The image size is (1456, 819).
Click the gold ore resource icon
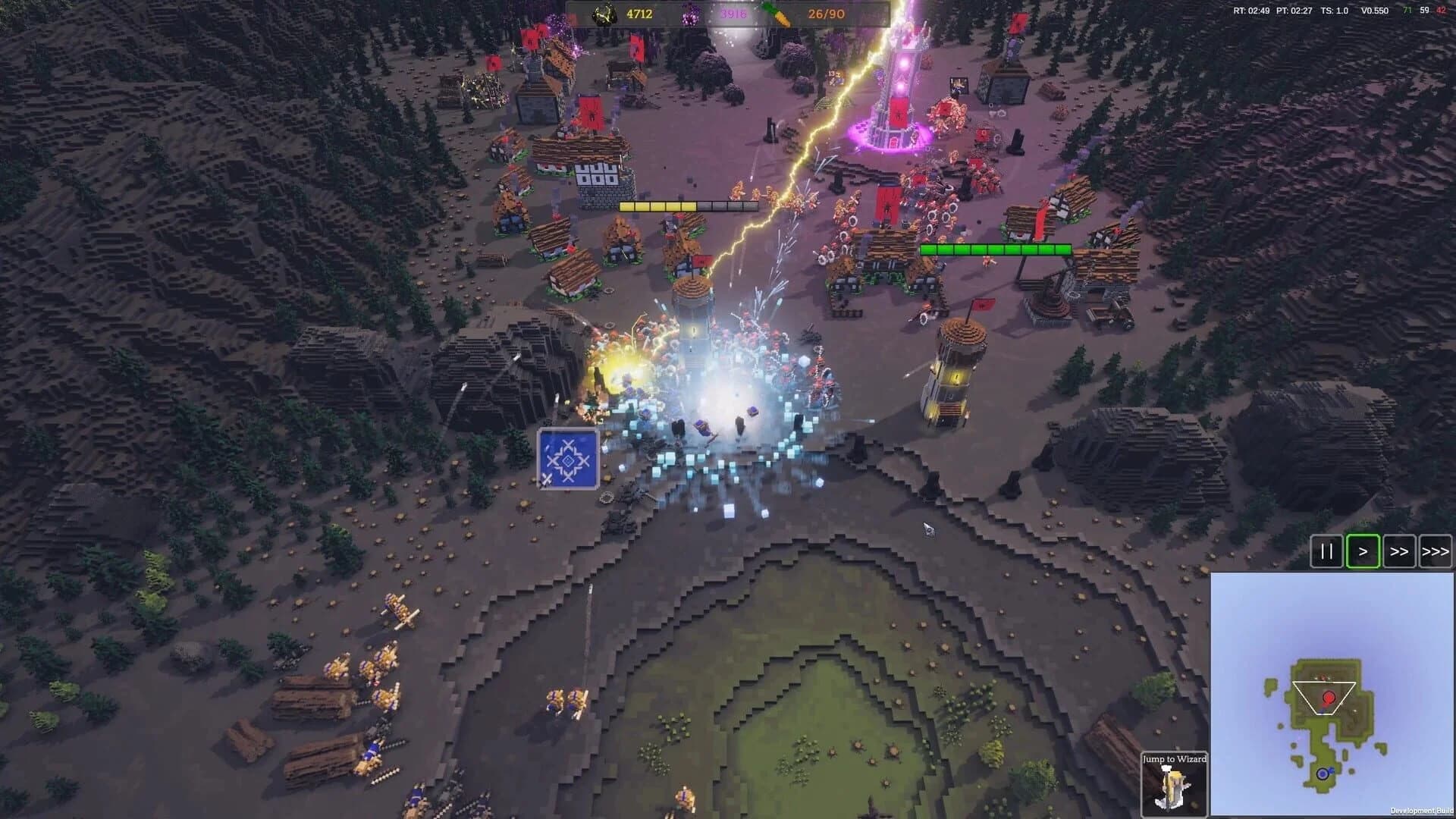(x=607, y=13)
